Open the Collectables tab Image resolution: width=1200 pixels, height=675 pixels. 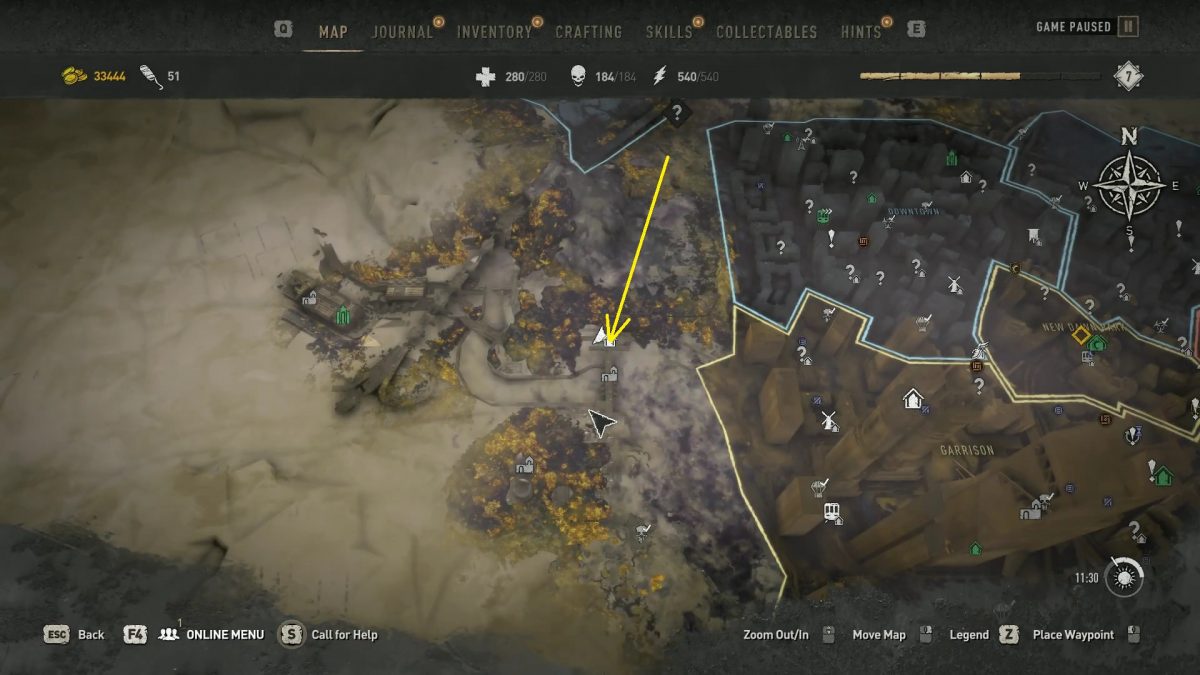coord(767,32)
